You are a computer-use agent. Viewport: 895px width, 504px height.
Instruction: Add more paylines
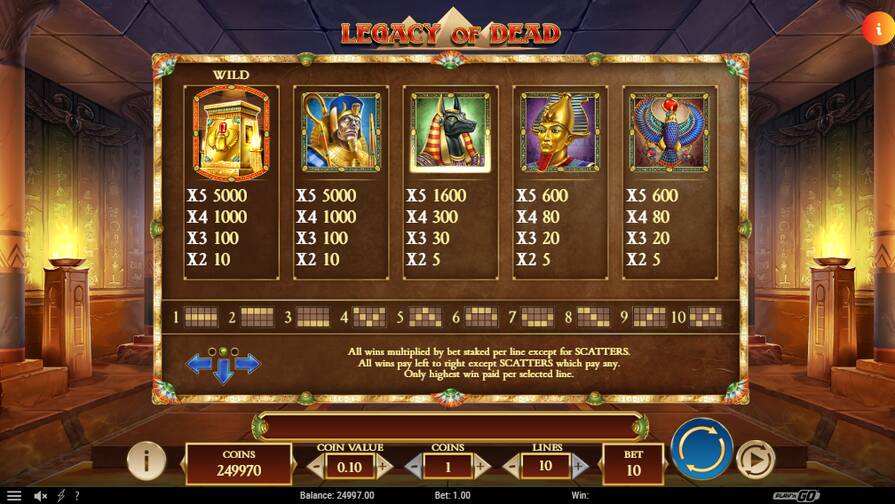point(580,466)
